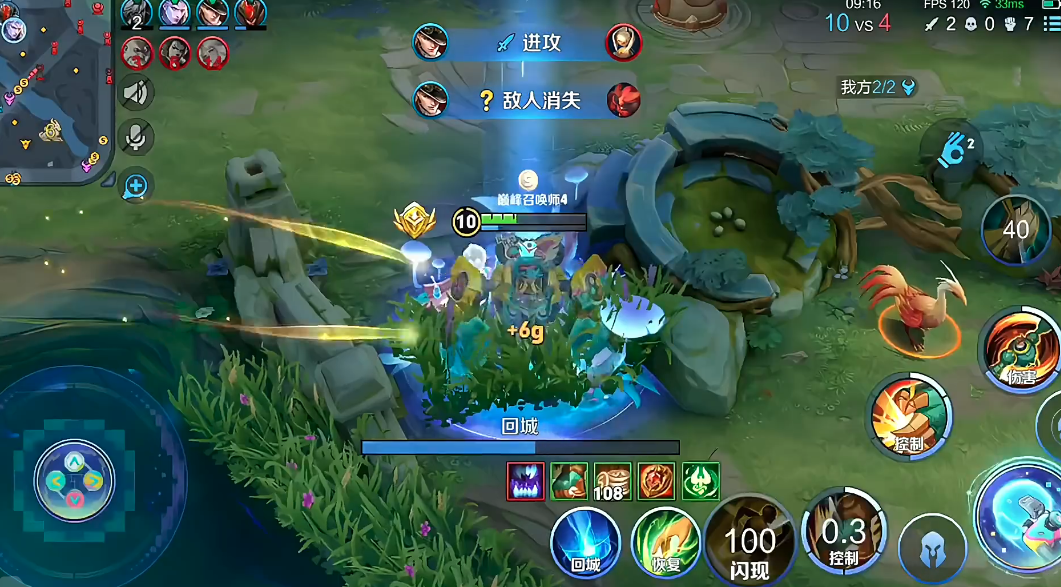Image resolution: width=1061 pixels, height=587 pixels.
Task: Tap the minimap
Action: 55,92
